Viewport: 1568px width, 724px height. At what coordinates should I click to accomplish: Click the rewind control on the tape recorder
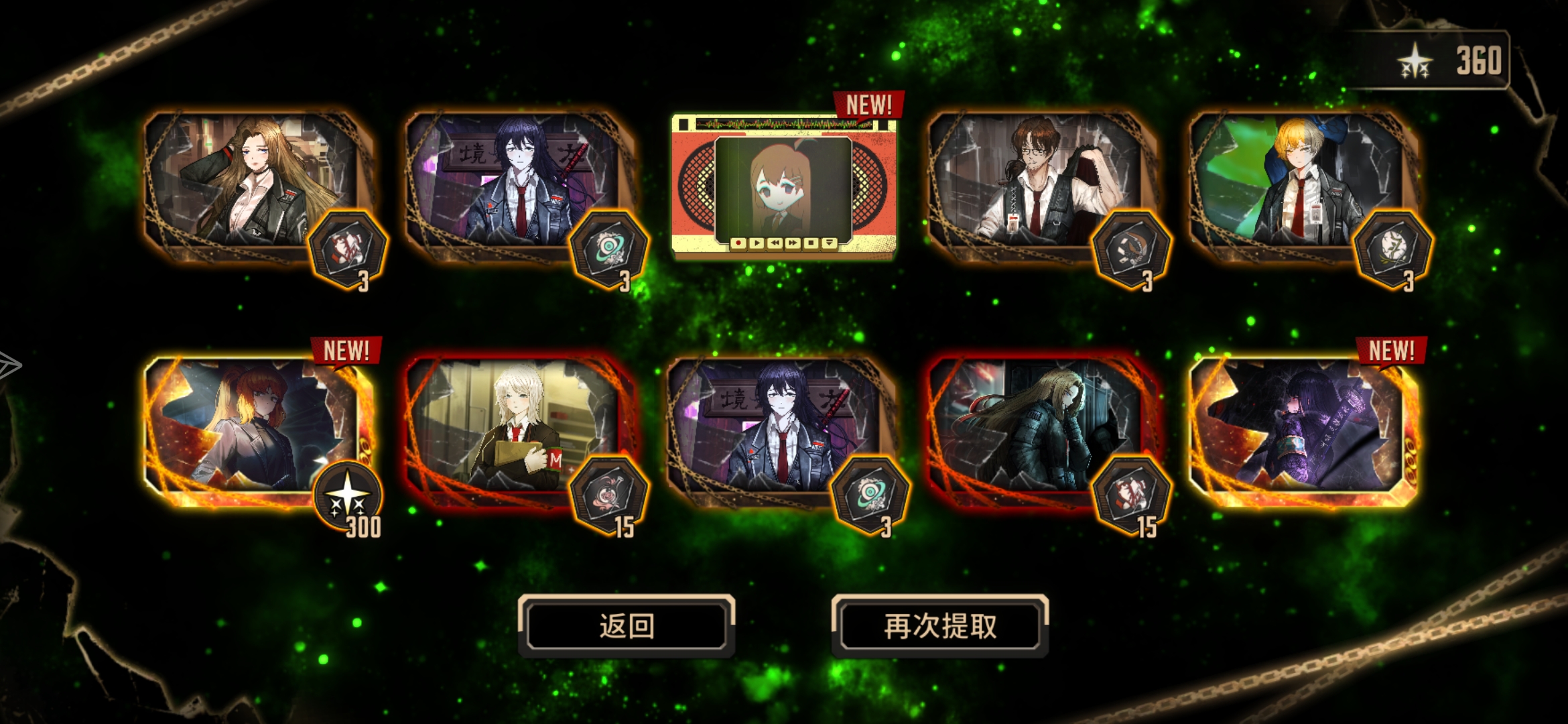(x=774, y=243)
